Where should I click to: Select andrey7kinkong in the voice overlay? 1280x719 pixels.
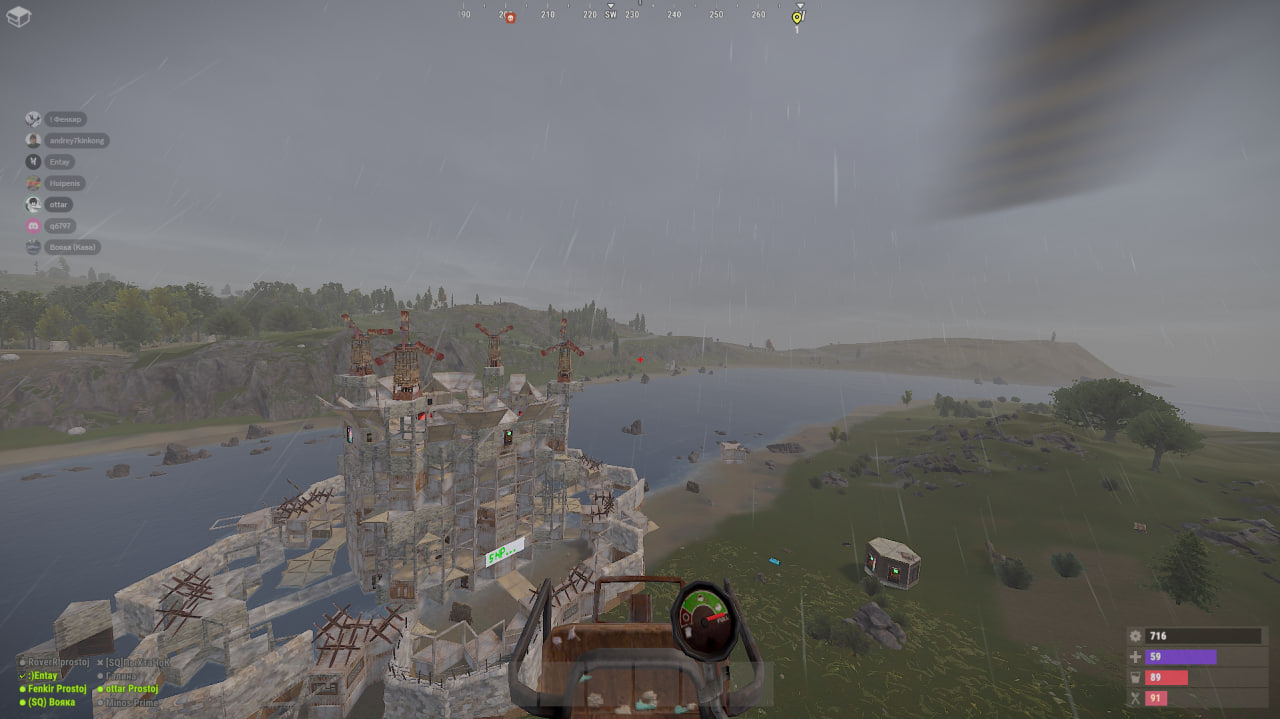(x=76, y=141)
